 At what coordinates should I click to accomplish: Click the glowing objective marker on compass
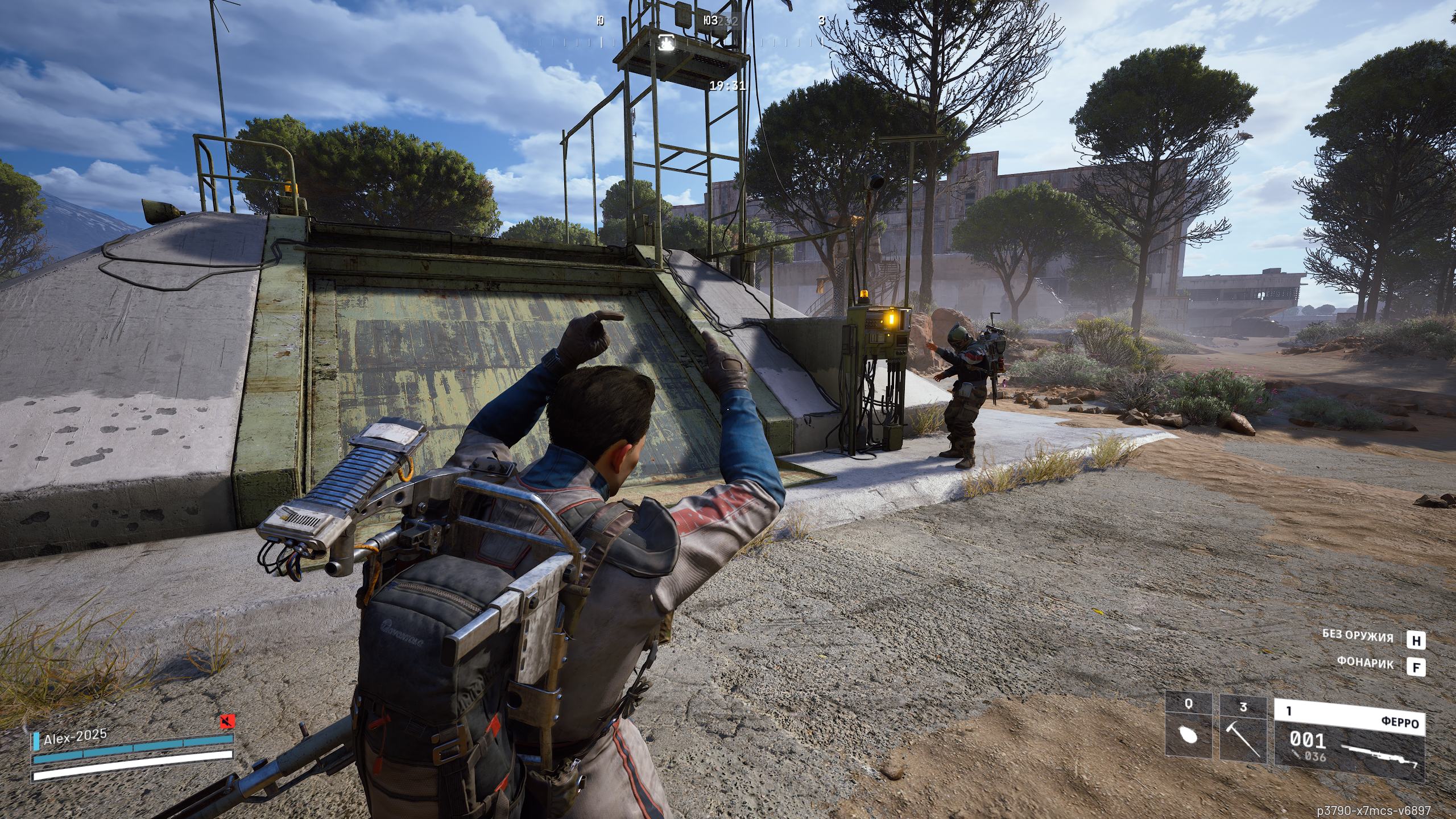[x=666, y=42]
